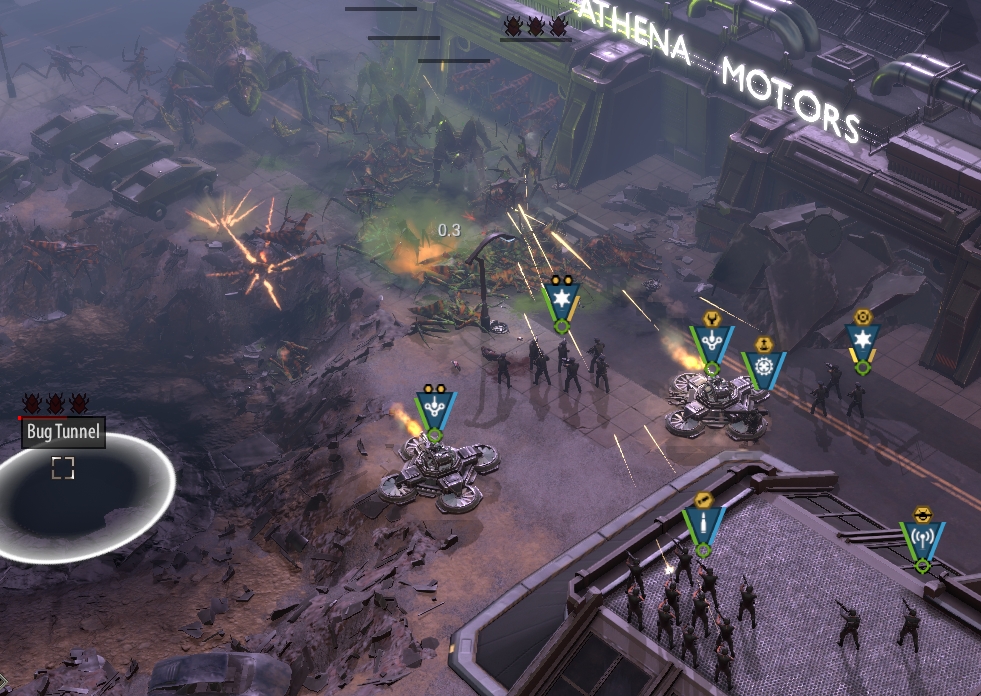This screenshot has width=981, height=696.
Task: Select the bullet-icon squad badge on the rooftop
Action: (703, 526)
